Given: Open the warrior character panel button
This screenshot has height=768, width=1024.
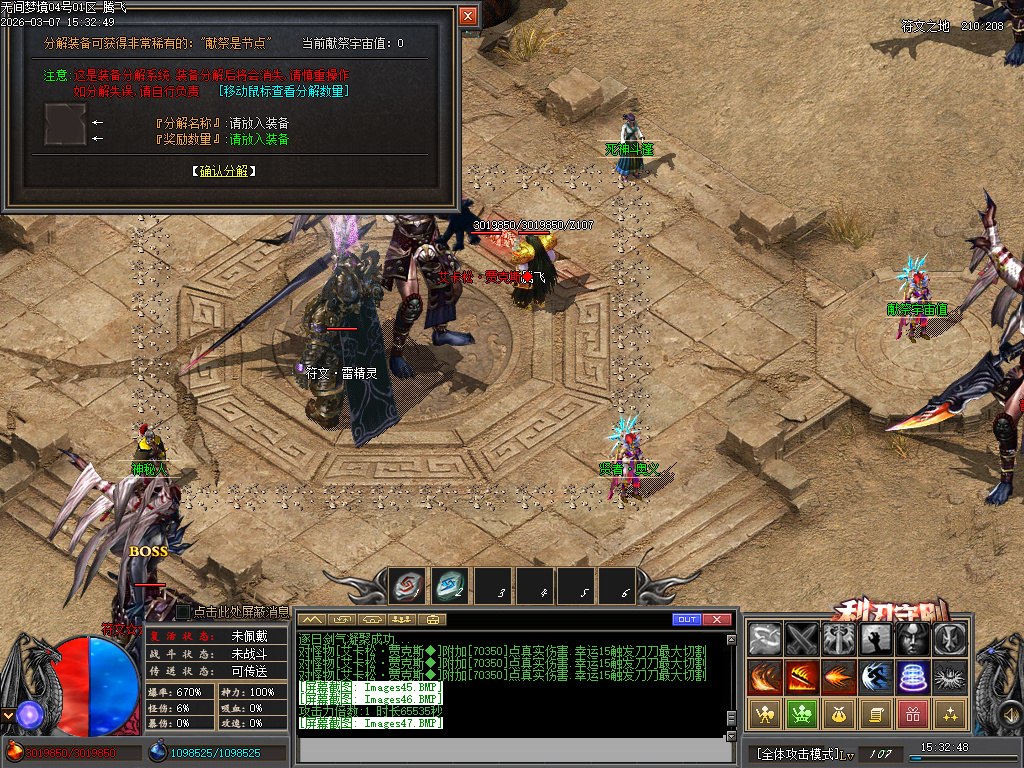Looking at the screenshot, I should coord(766,714).
